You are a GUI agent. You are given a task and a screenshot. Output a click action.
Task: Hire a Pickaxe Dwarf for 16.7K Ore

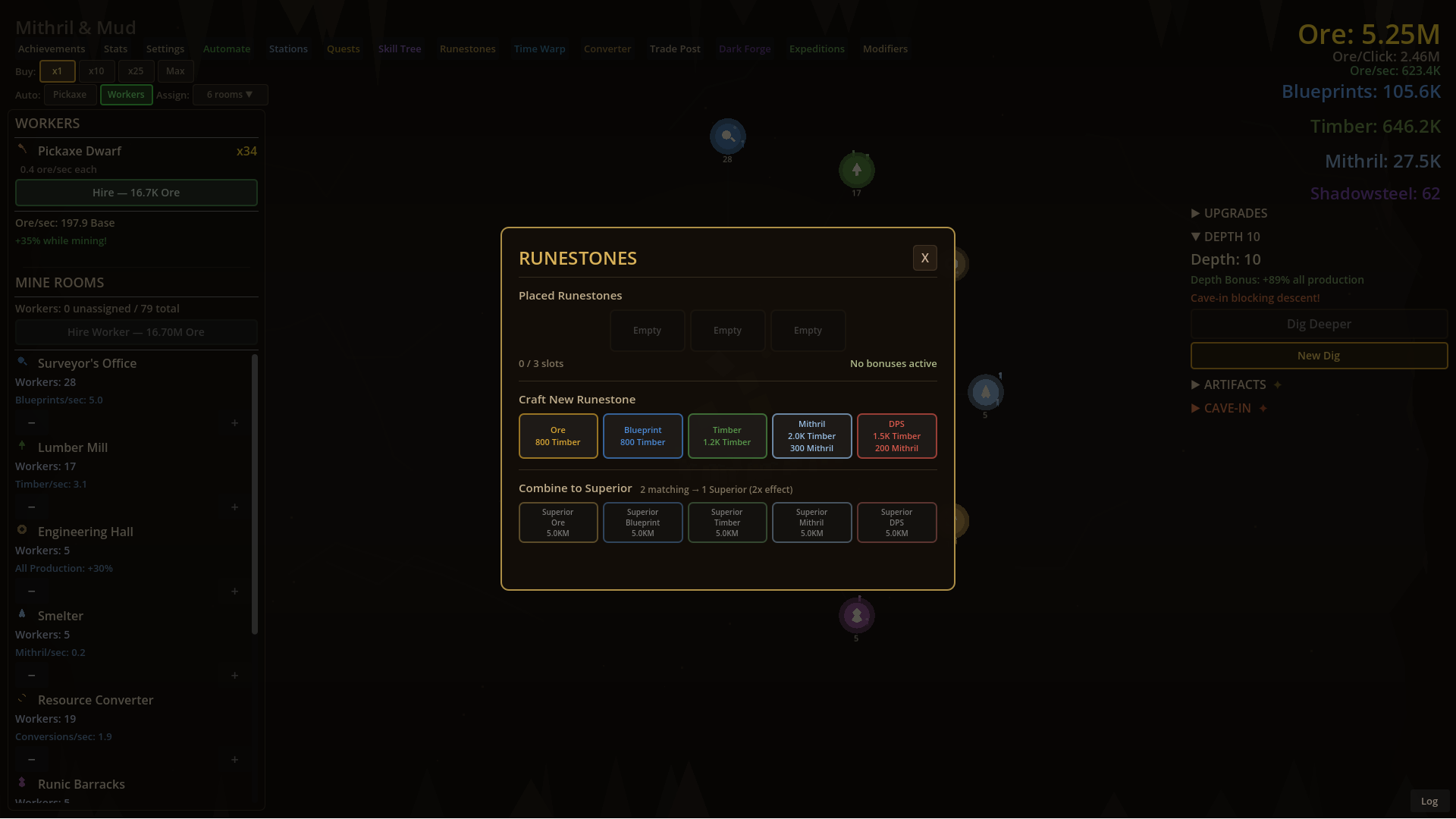coord(136,193)
